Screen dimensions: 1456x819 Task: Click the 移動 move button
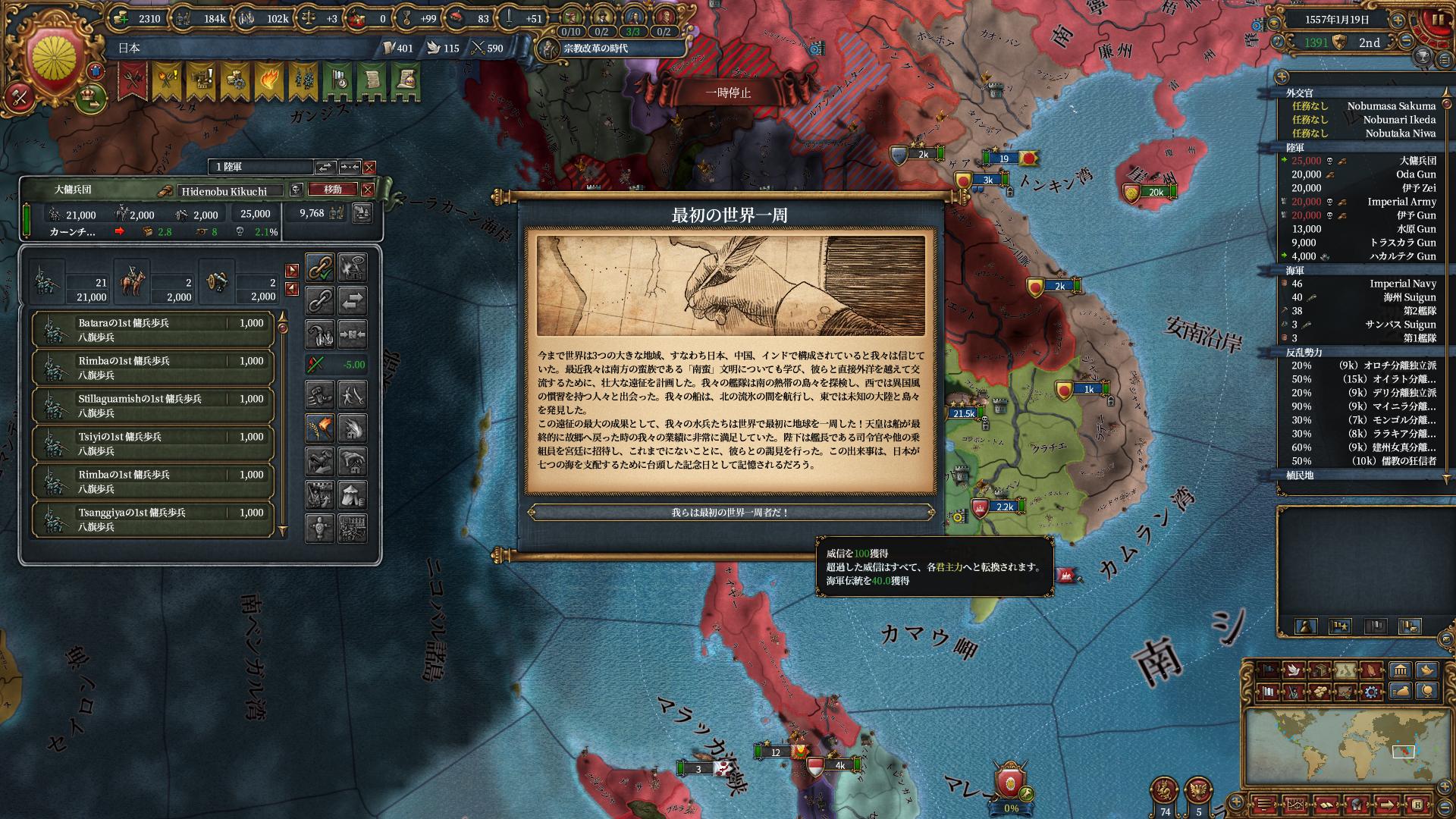click(333, 190)
